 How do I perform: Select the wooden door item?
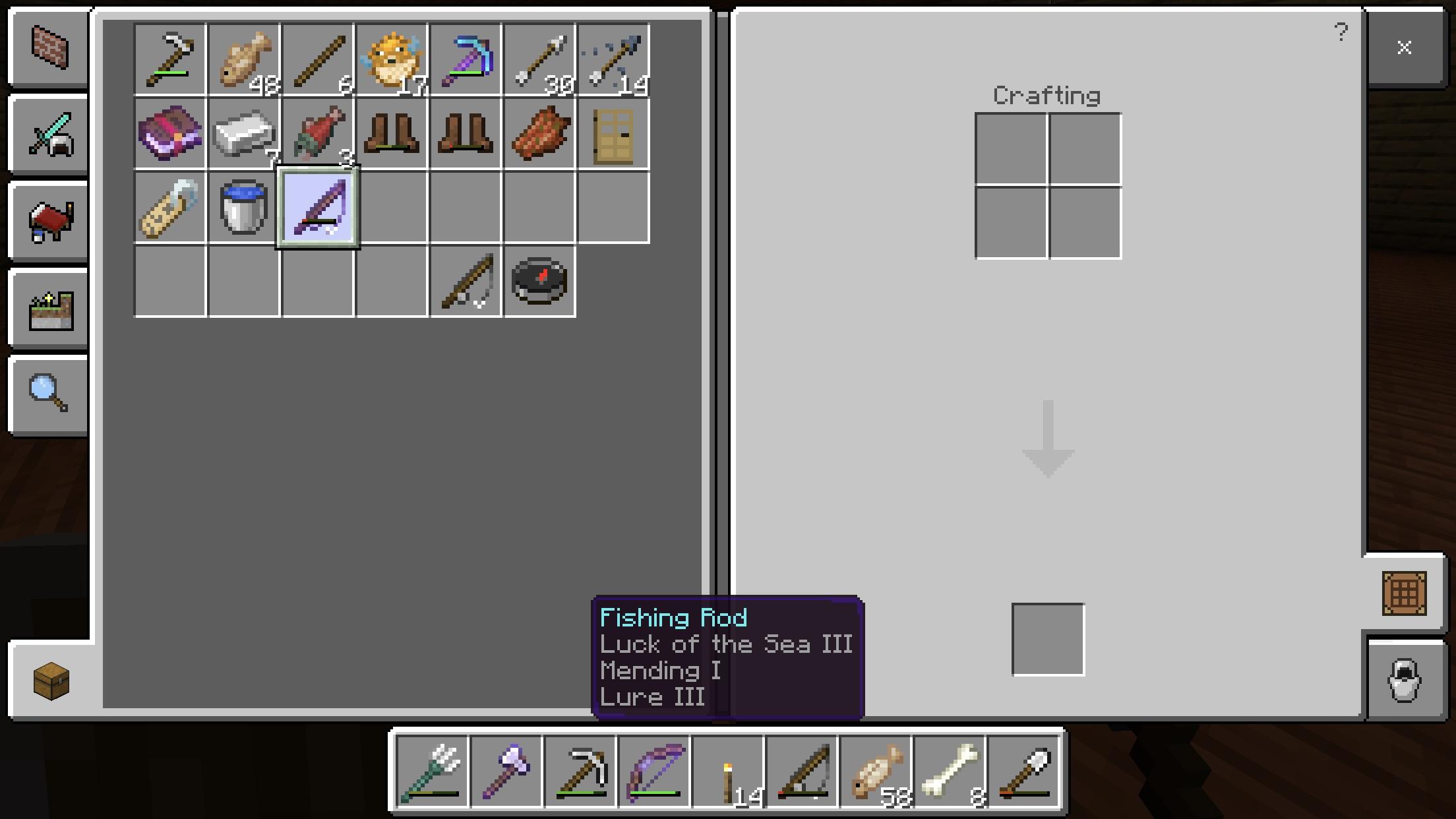[613, 135]
